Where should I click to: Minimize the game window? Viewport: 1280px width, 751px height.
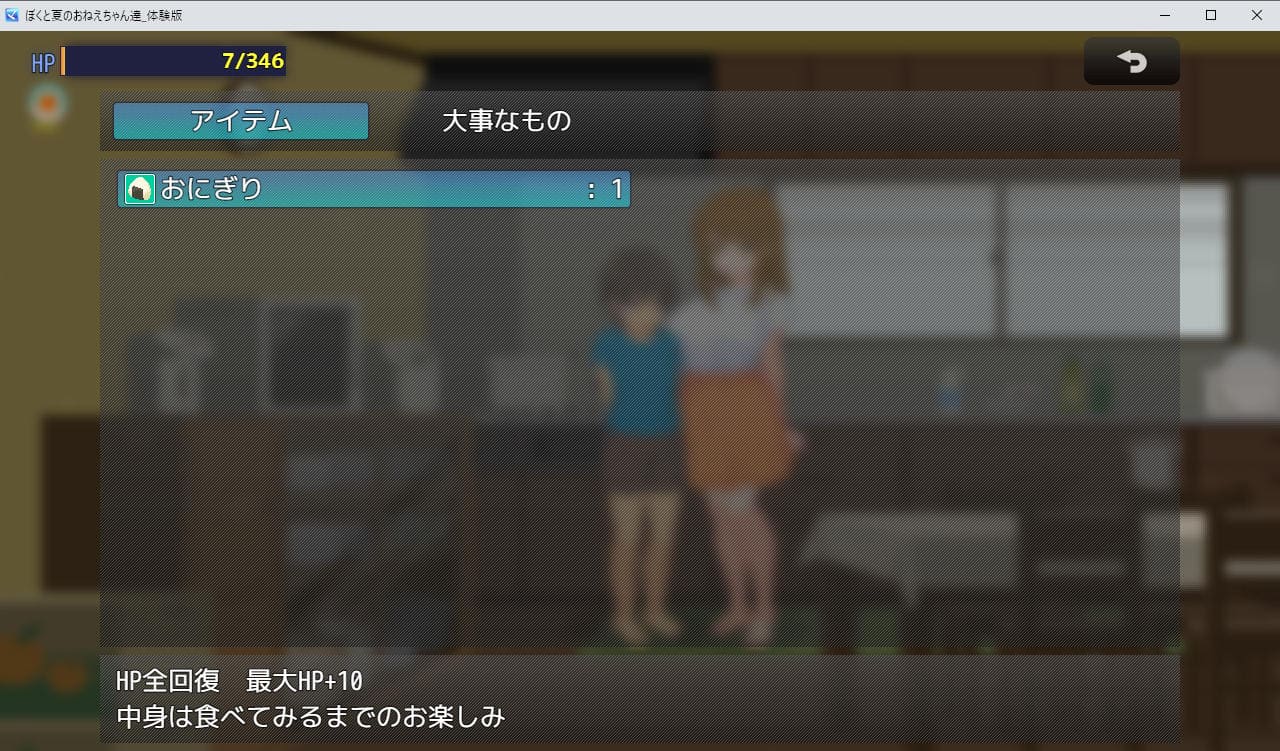tap(1165, 15)
